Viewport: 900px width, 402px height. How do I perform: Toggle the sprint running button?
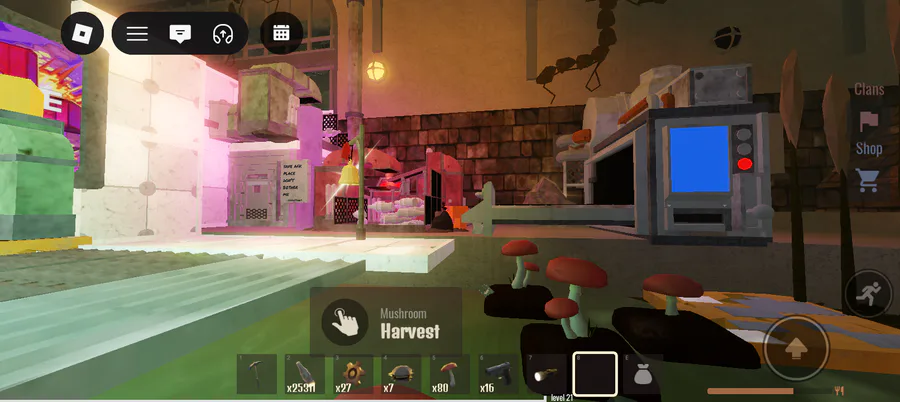866,294
